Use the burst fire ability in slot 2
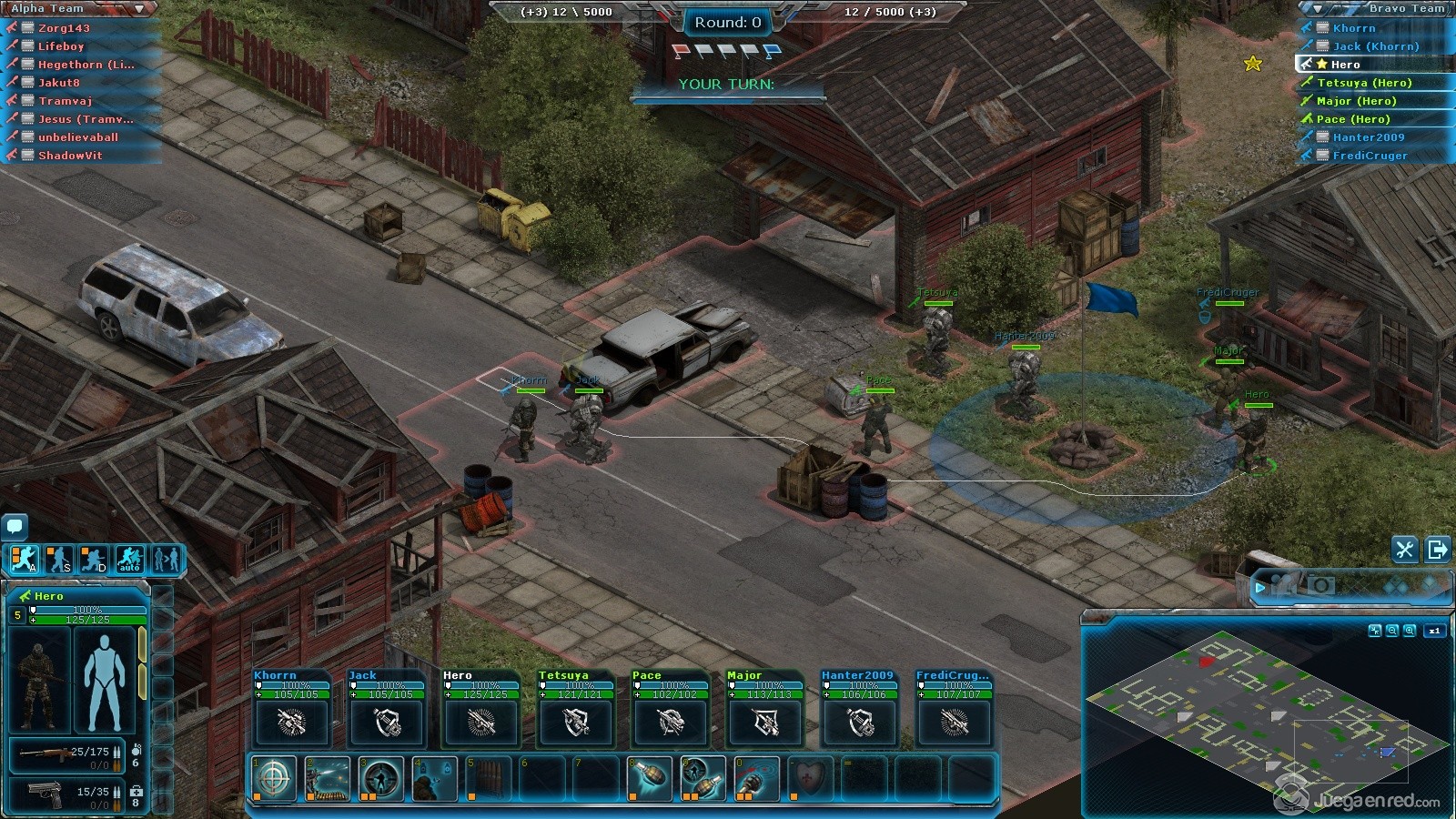Screen dimensions: 1456x819 pyautogui.click(x=328, y=779)
